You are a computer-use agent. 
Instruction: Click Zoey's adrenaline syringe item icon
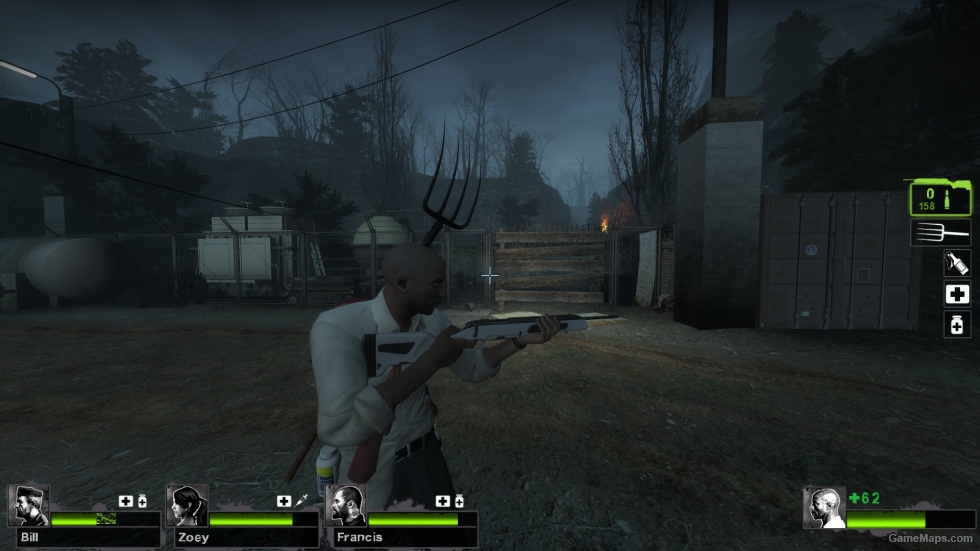pyautogui.click(x=300, y=501)
